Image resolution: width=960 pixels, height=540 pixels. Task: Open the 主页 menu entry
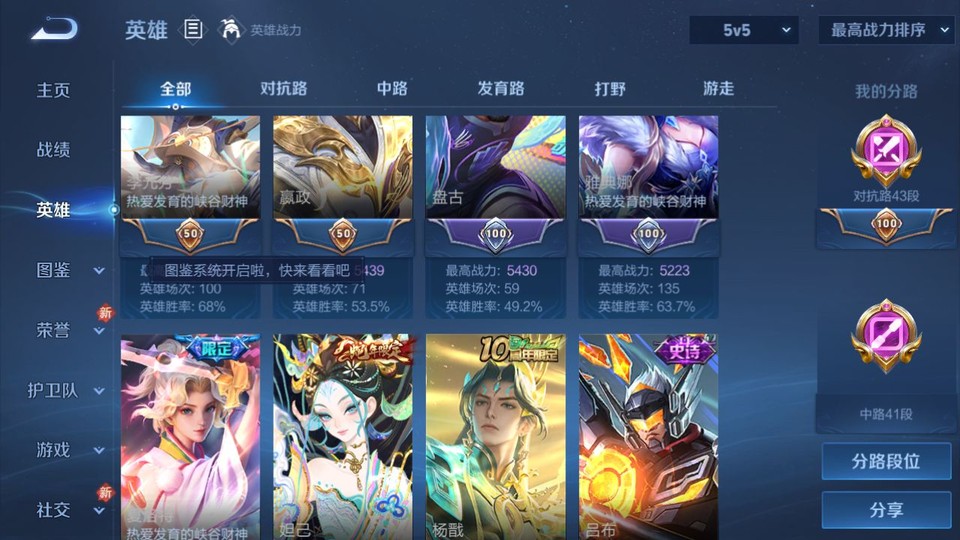pyautogui.click(x=54, y=90)
